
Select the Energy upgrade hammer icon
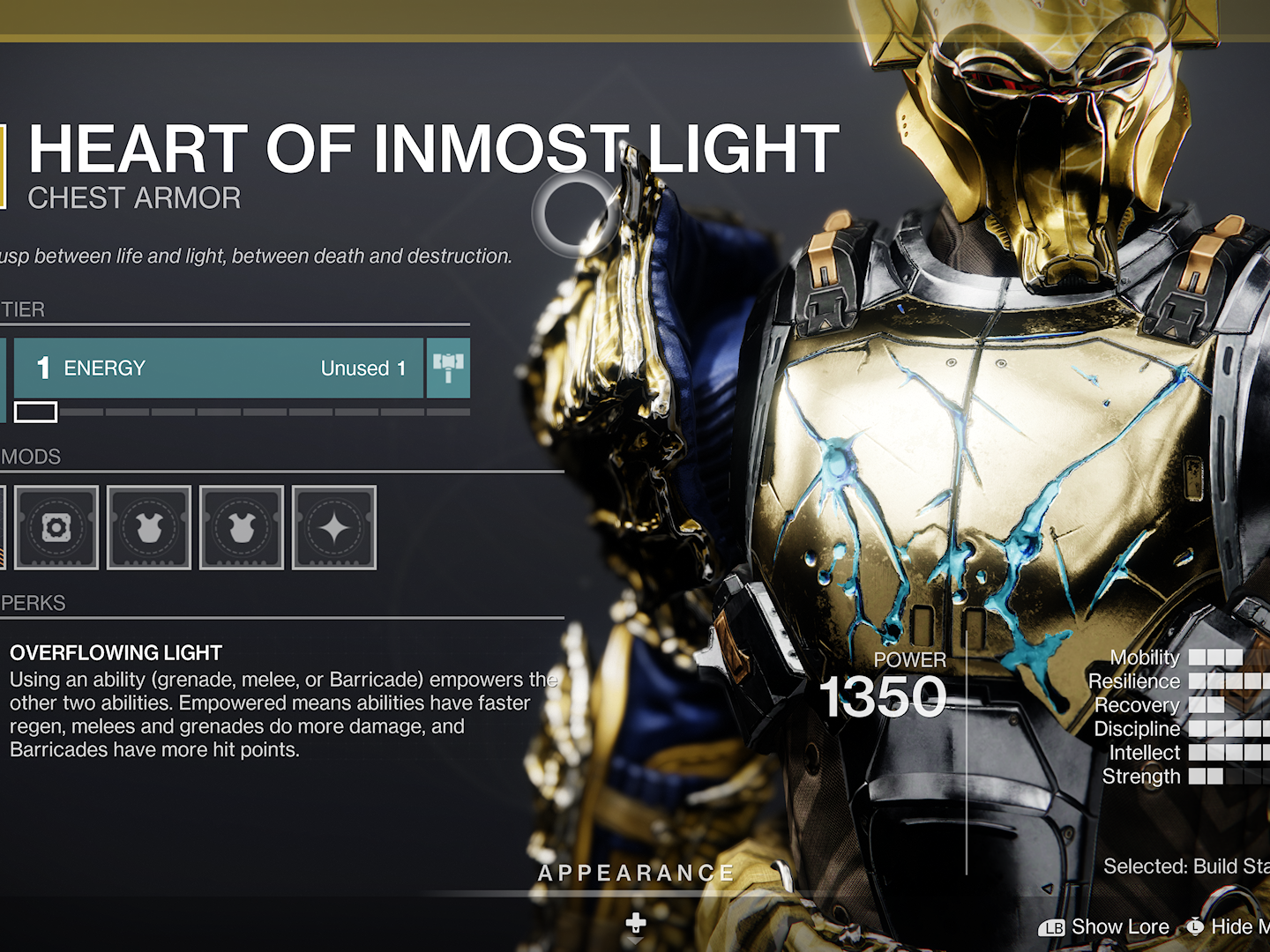(448, 368)
